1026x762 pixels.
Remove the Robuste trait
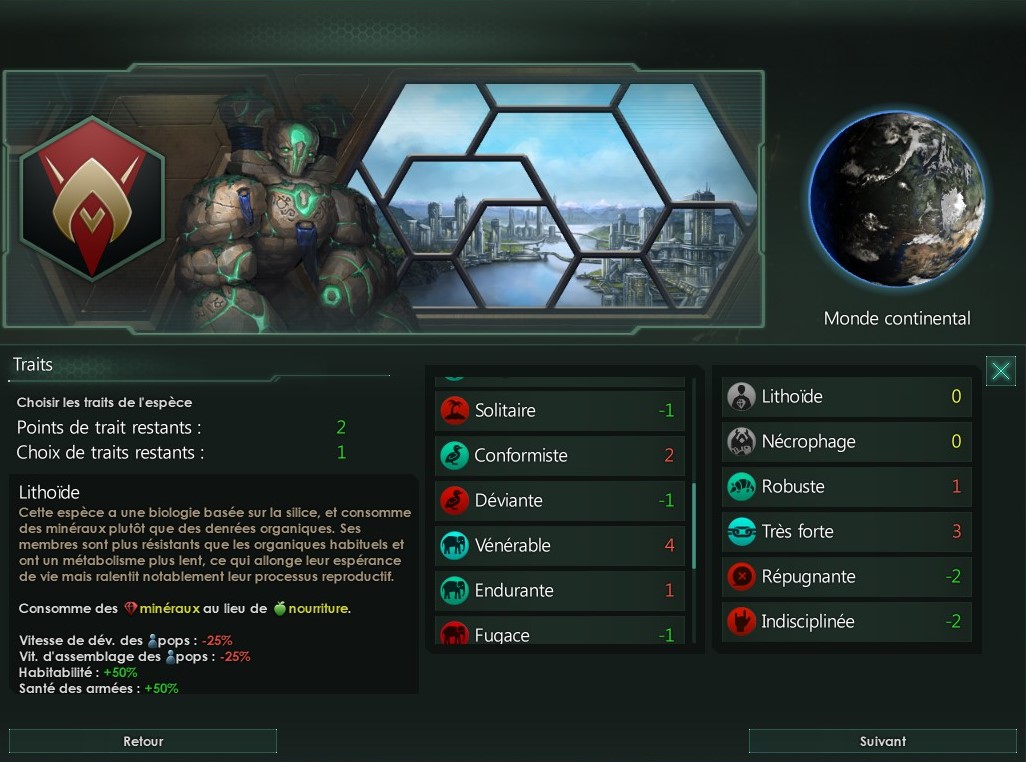click(x=846, y=486)
